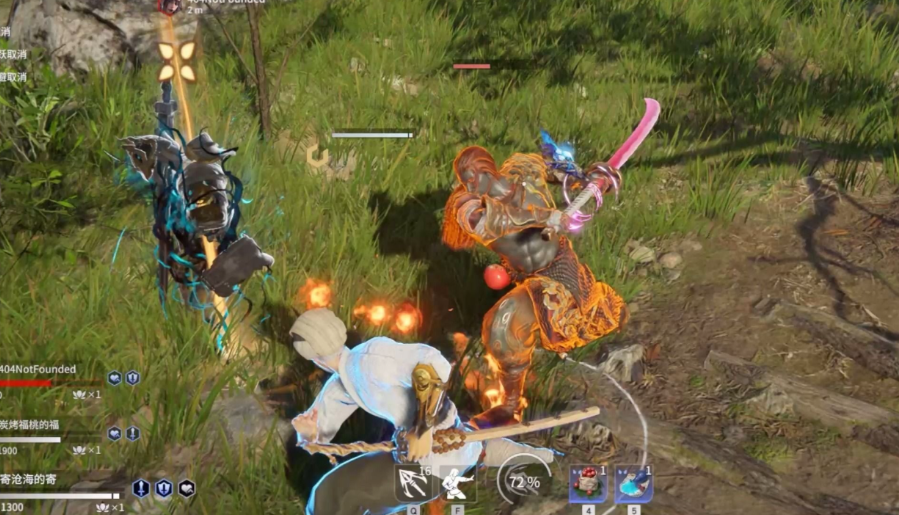Click the teammate portrait marker for 404NotFounded
Image resolution: width=899 pixels, height=515 pixels.
click(169, 6)
